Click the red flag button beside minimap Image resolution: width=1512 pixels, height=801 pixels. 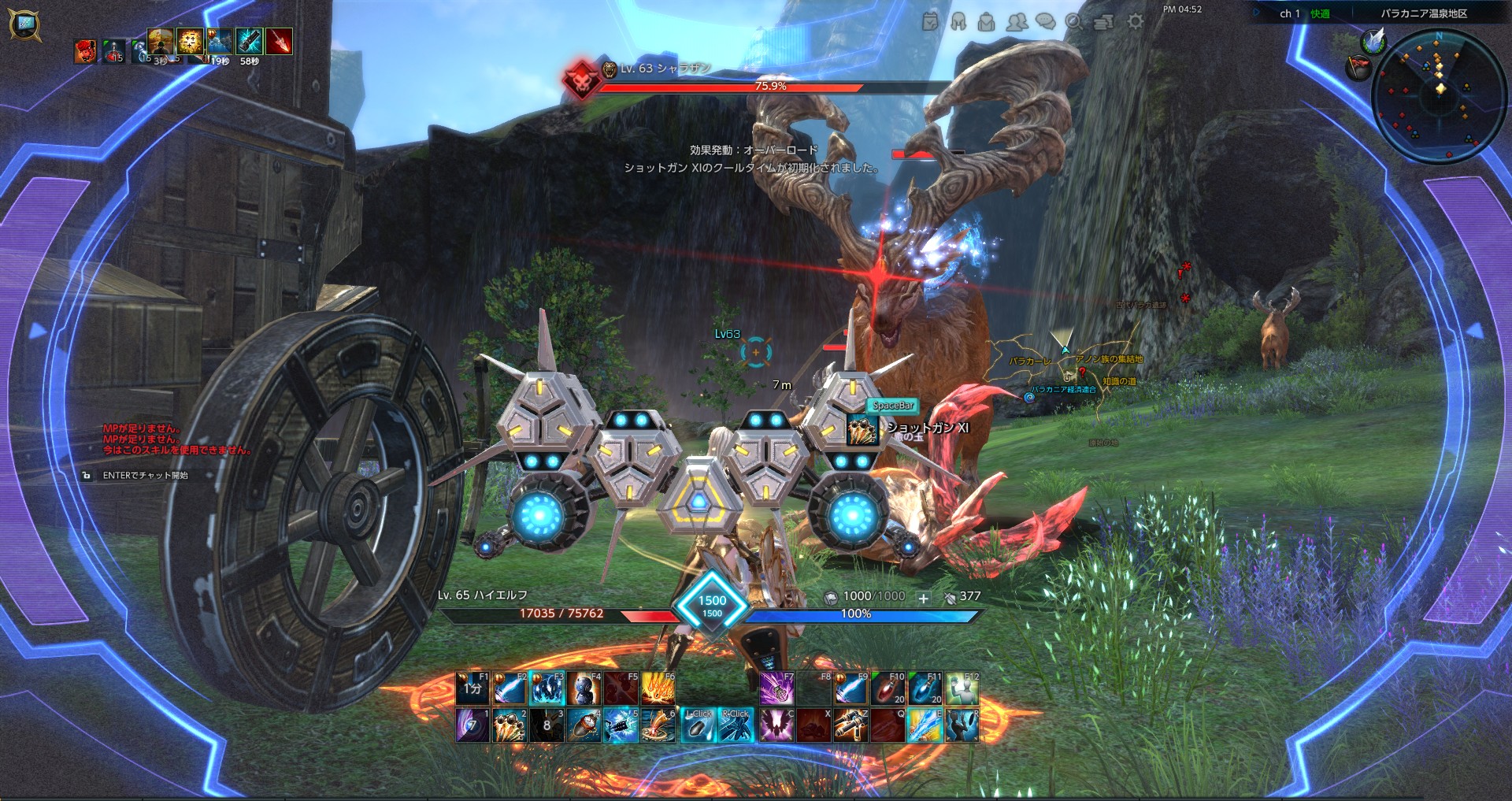point(1359,68)
